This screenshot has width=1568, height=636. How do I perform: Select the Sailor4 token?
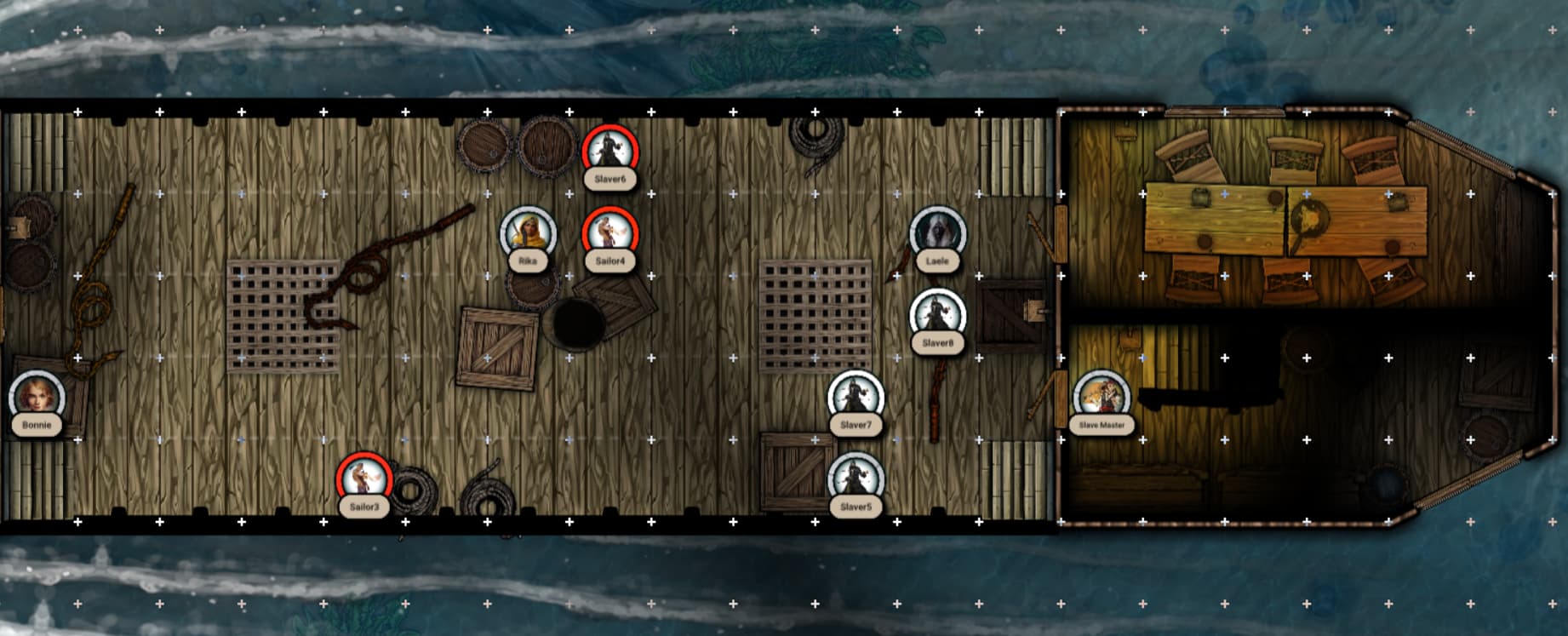pos(610,234)
